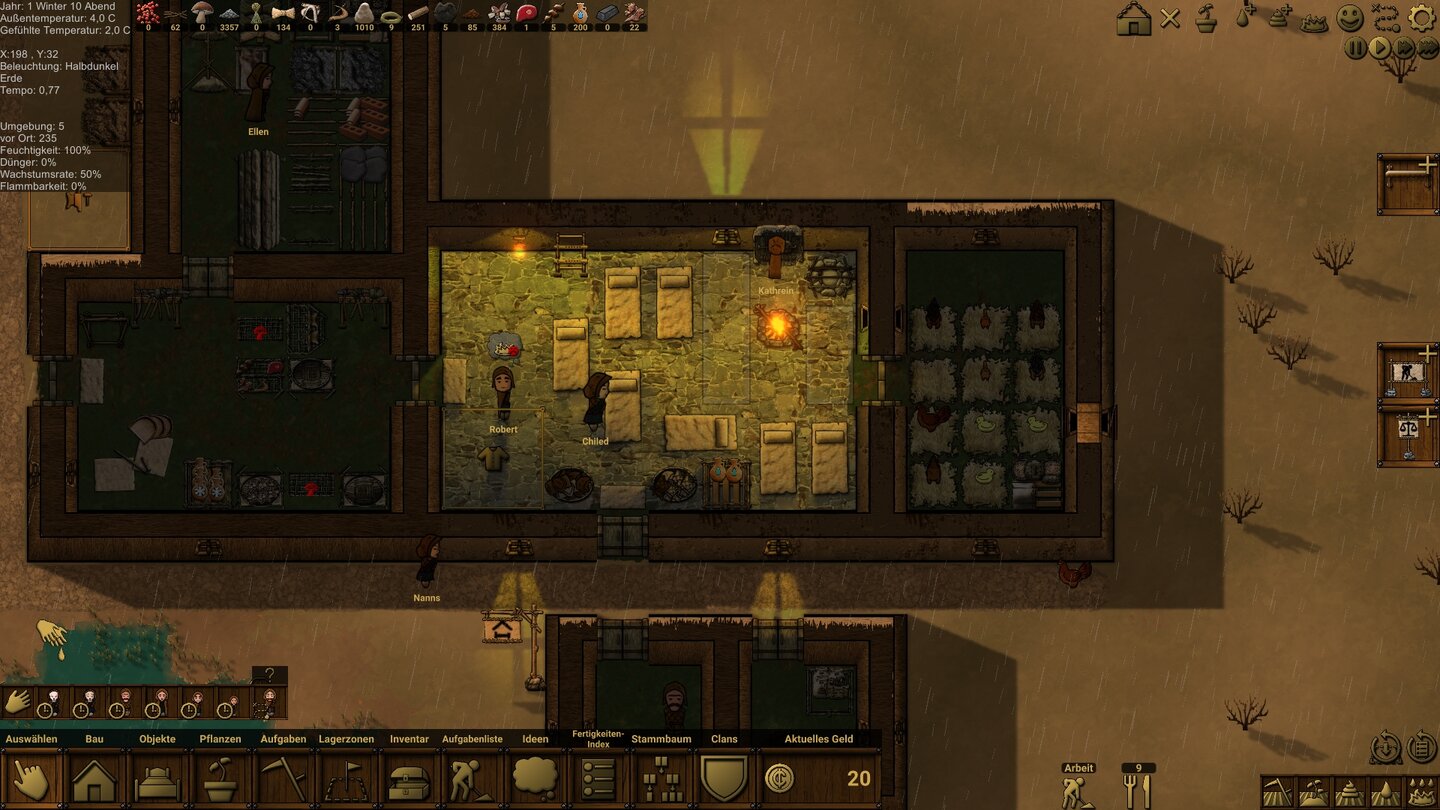Image resolution: width=1440 pixels, height=810 pixels.
Task: Open the game settings gear
Action: pyautogui.click(x=1421, y=18)
